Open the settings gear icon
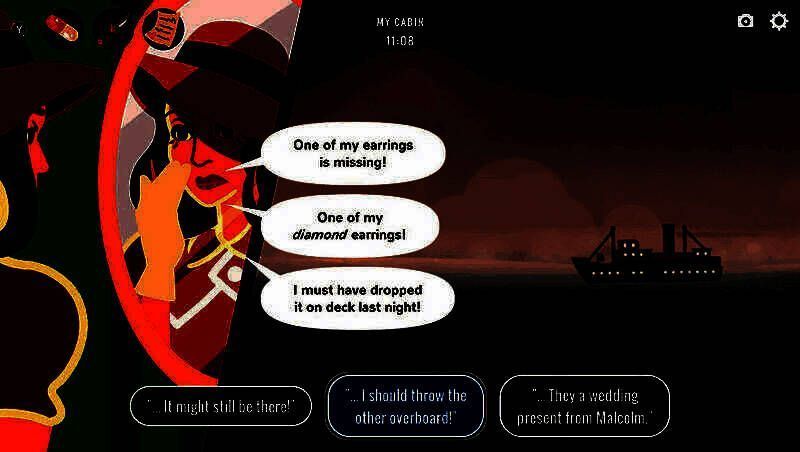 click(x=778, y=21)
